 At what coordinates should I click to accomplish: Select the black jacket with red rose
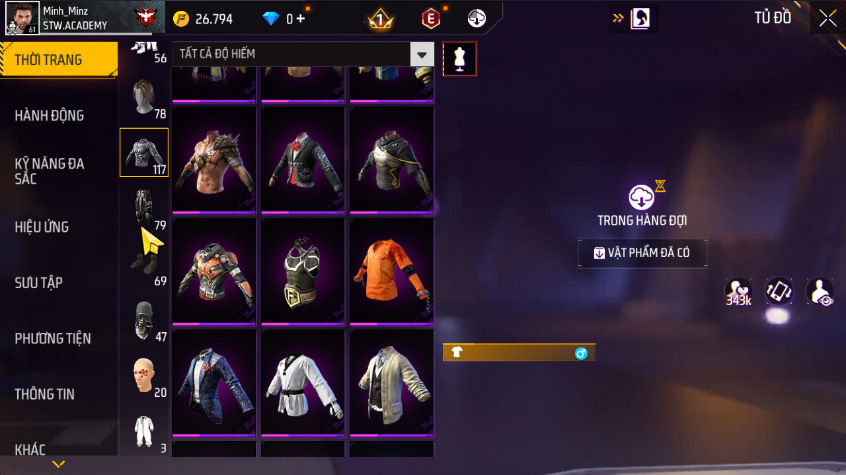click(304, 162)
